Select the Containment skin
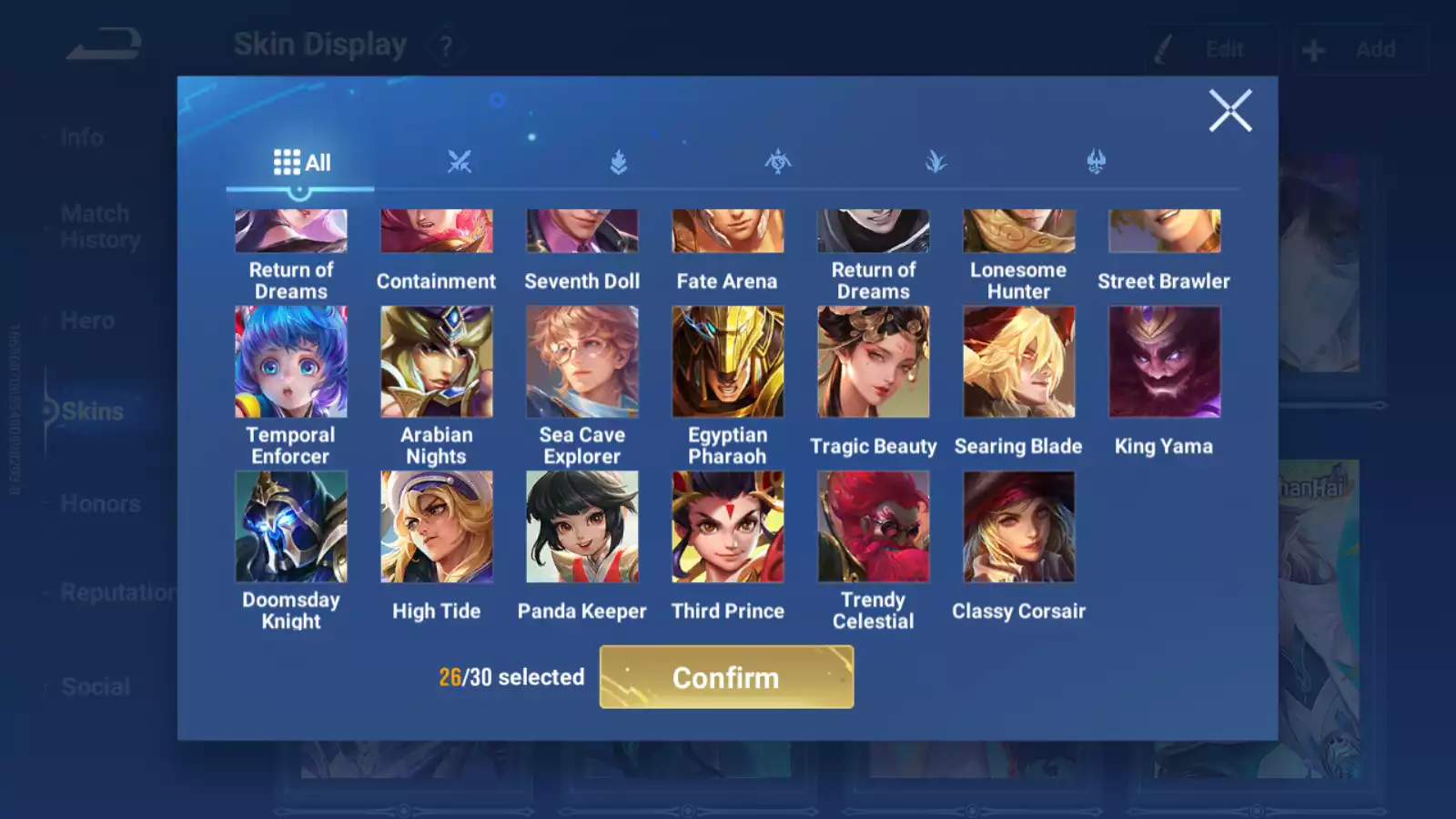Image resolution: width=1456 pixels, height=819 pixels. coord(437,233)
